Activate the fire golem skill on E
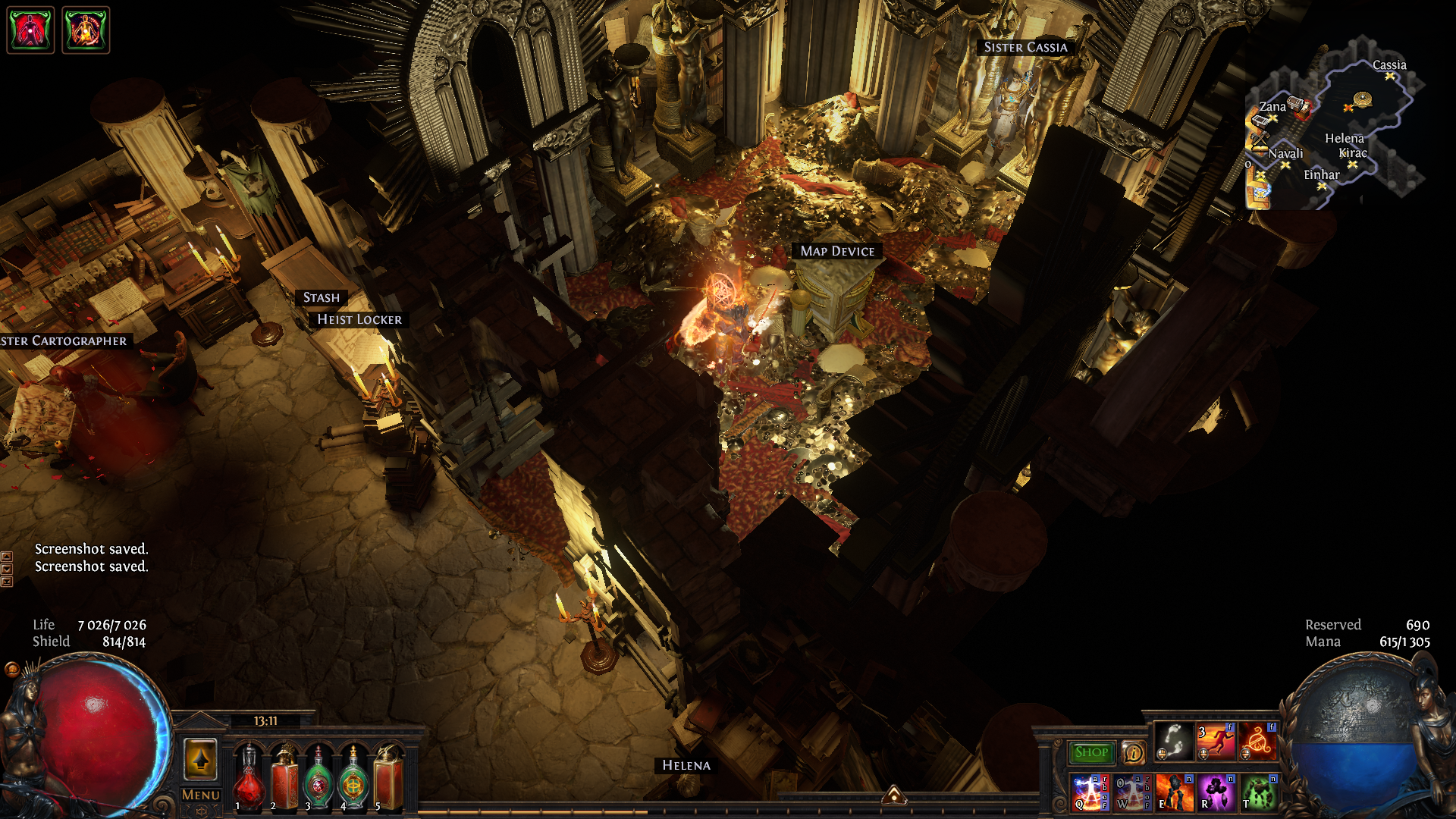1456x819 pixels. (x=1174, y=792)
